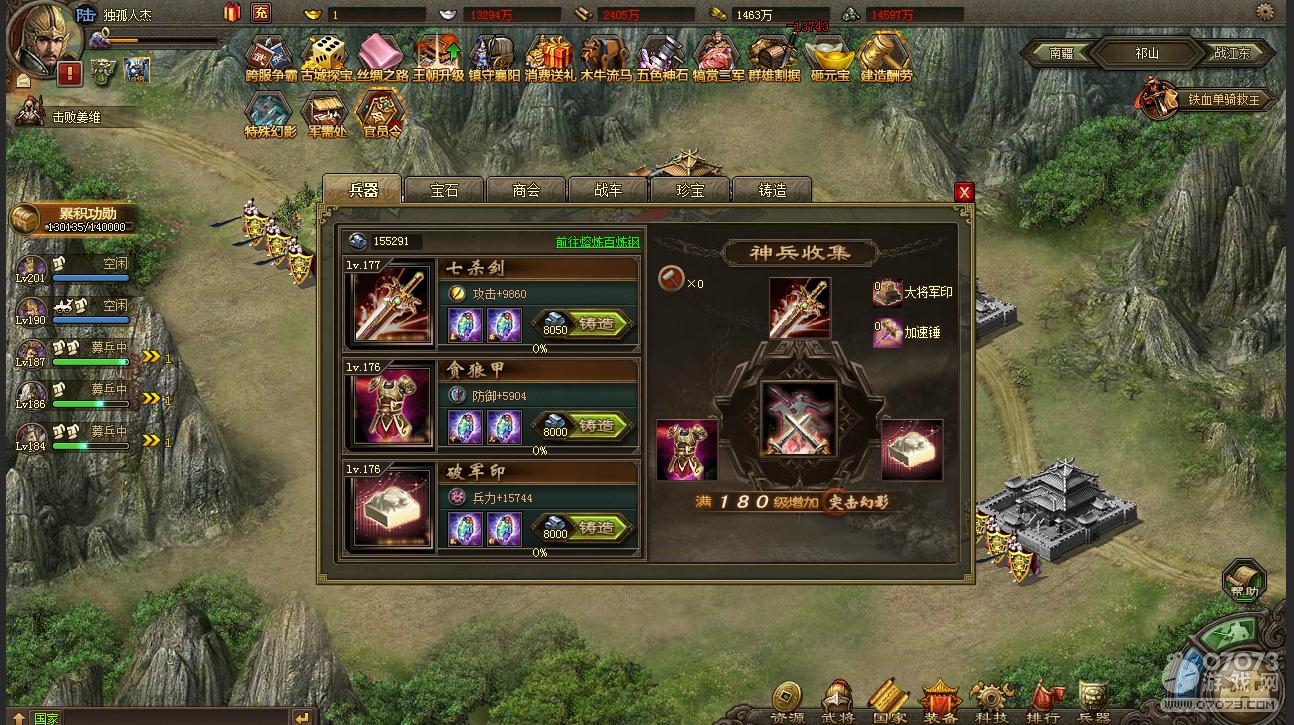1294x725 pixels.
Task: Follow the 前往熔炼百炼钢 link
Action: click(x=597, y=242)
